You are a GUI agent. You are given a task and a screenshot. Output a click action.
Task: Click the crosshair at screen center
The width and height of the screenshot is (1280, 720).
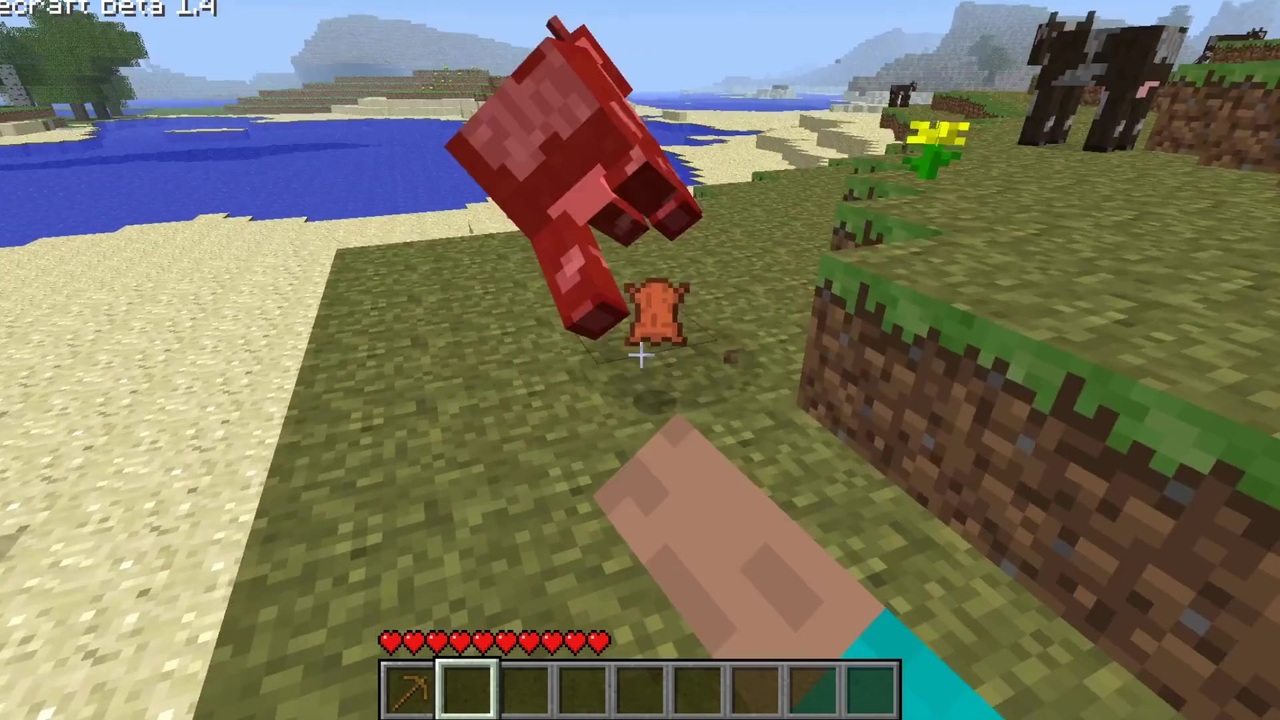(x=640, y=355)
